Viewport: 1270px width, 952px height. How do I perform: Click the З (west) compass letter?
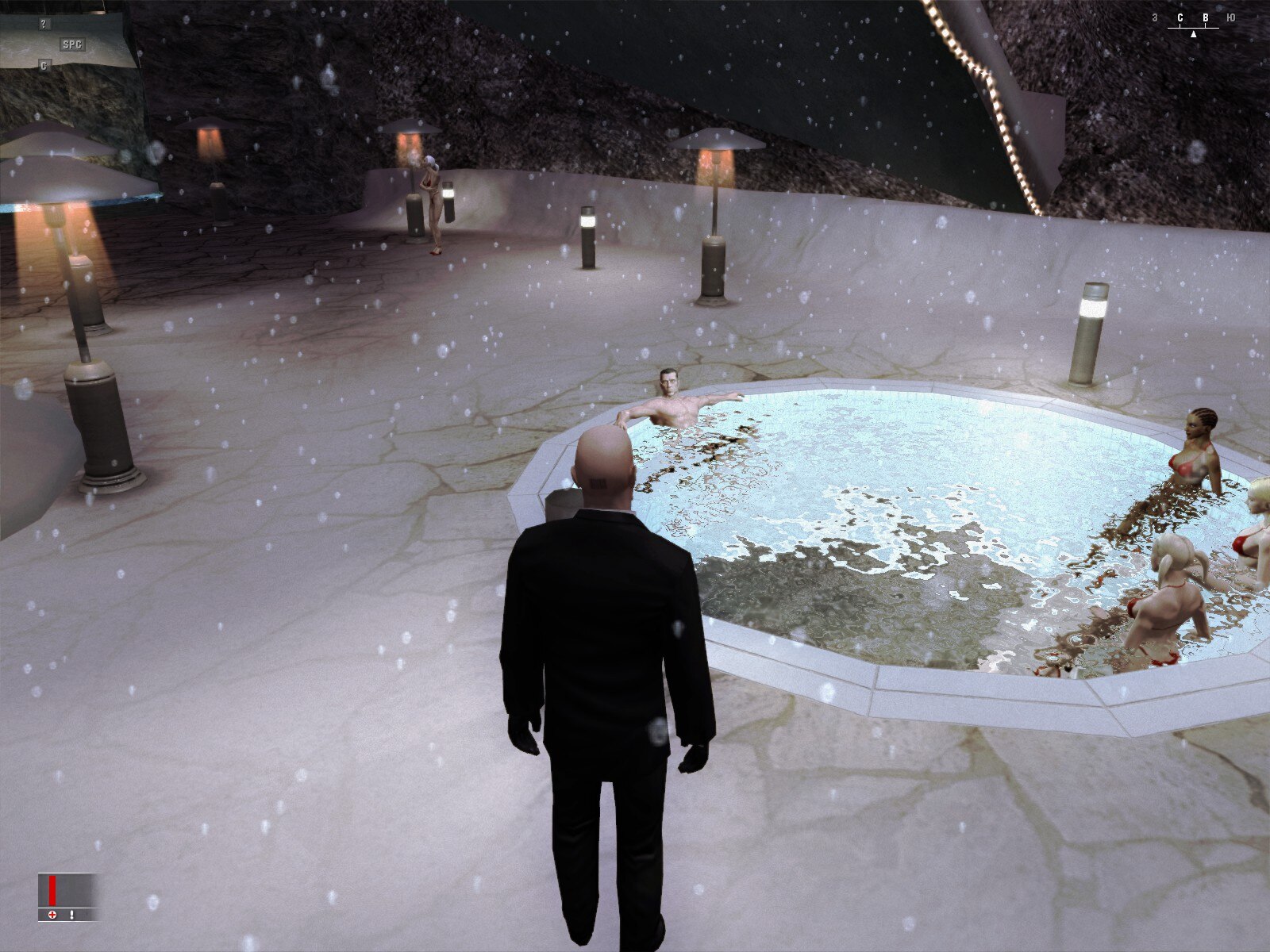pyautogui.click(x=1156, y=17)
